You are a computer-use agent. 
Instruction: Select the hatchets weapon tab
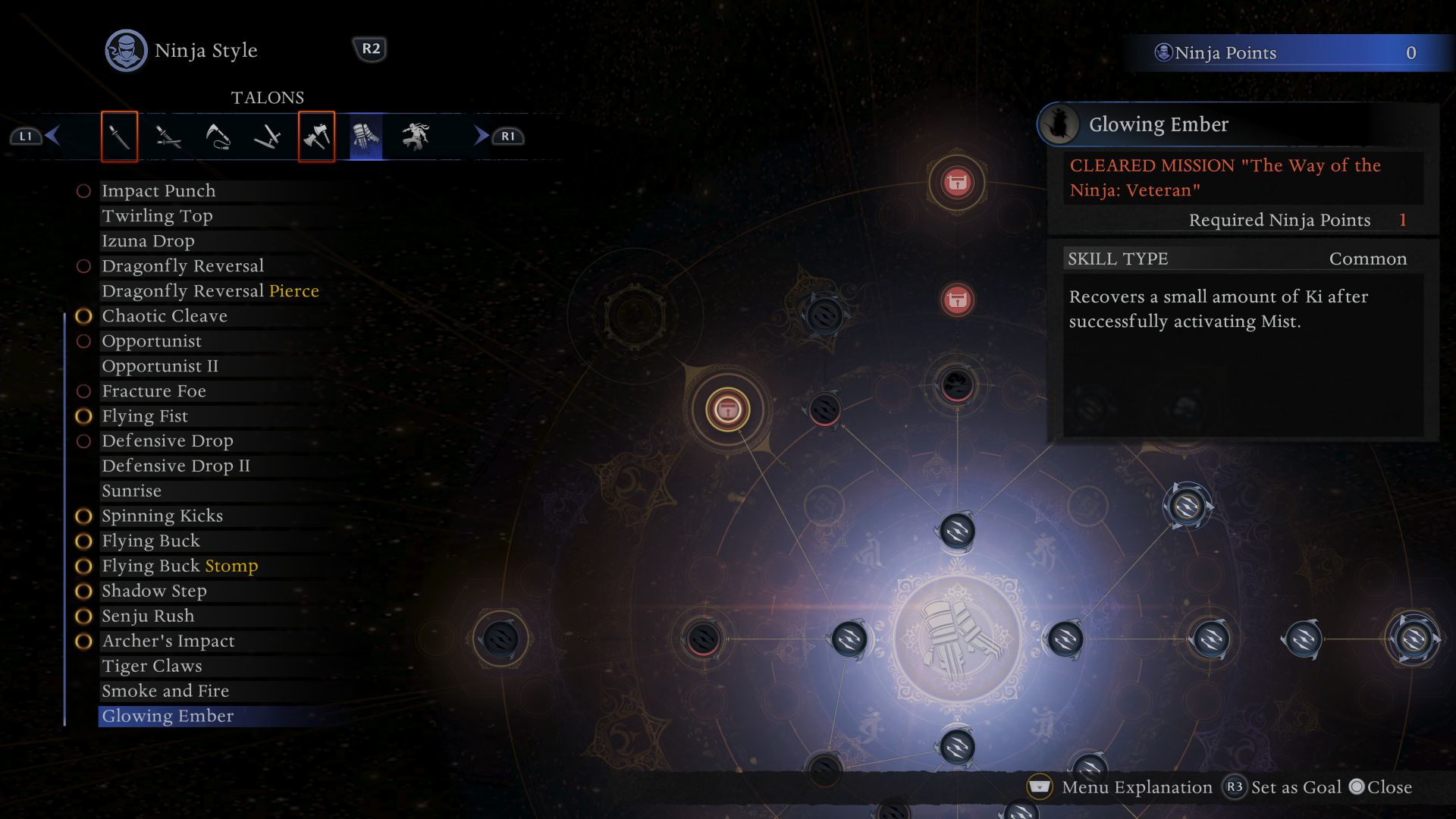[x=316, y=136]
